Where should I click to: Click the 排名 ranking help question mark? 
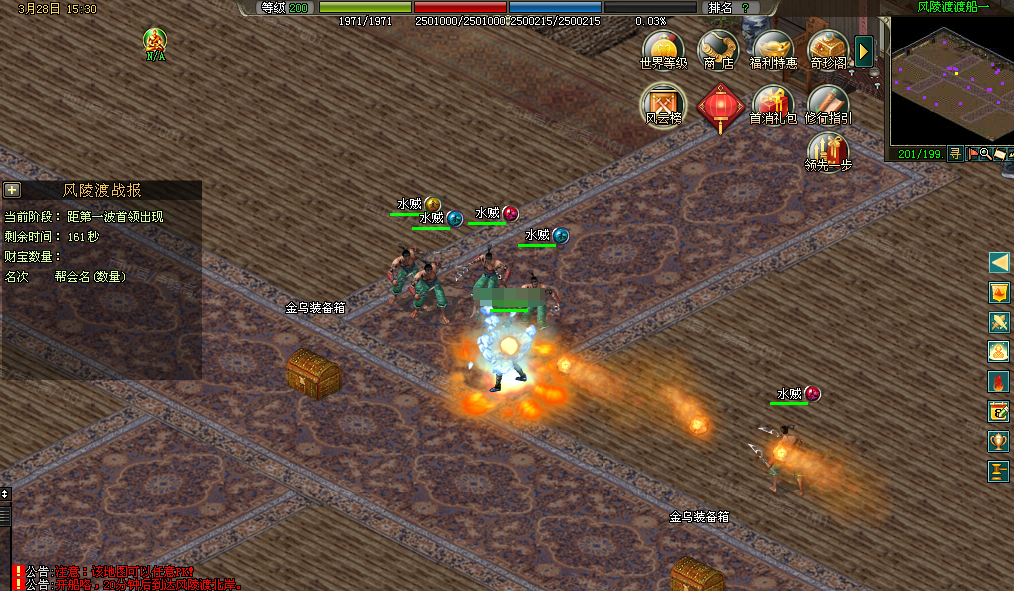[745, 7]
